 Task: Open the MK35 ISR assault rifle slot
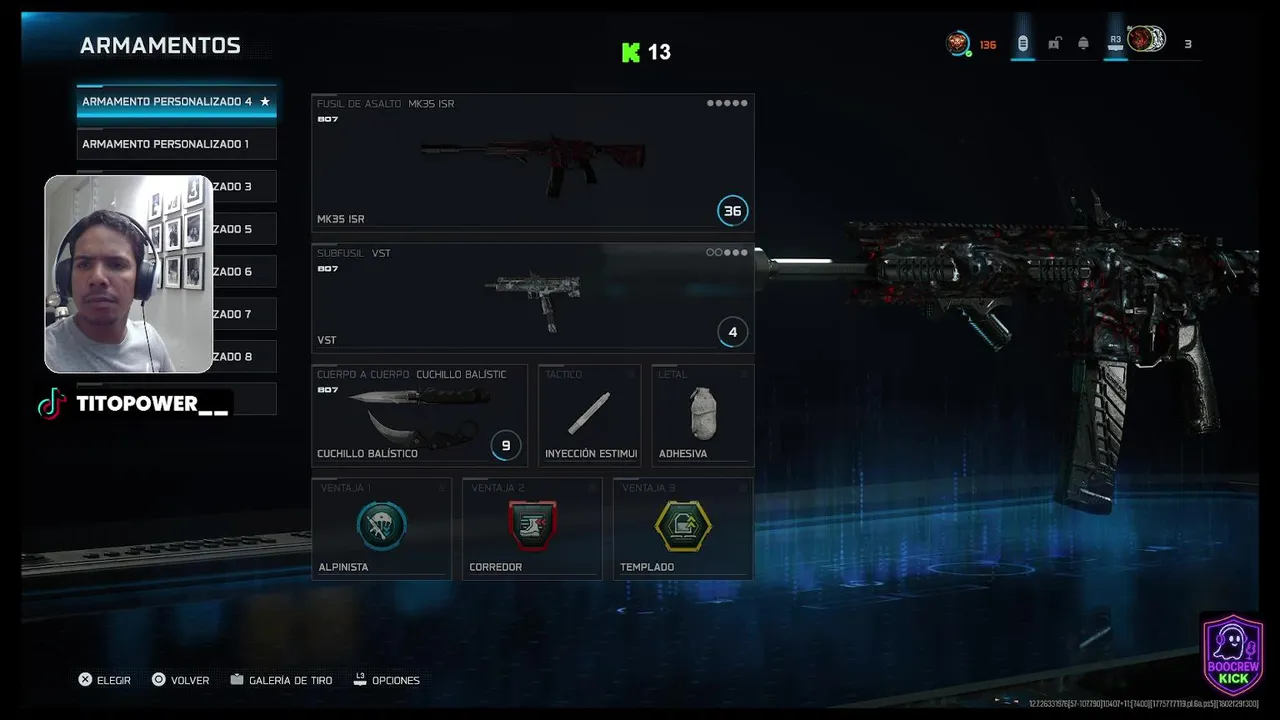pos(532,163)
